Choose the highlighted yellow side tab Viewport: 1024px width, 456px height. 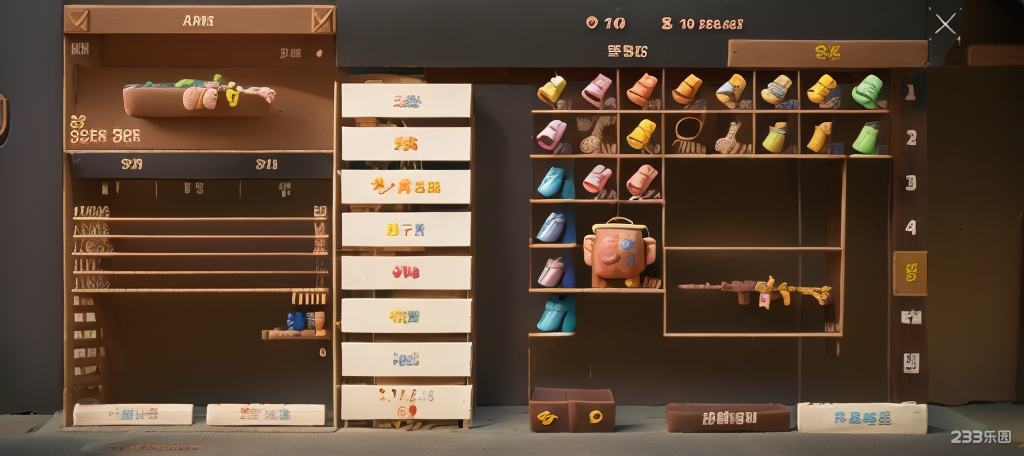click(x=910, y=272)
